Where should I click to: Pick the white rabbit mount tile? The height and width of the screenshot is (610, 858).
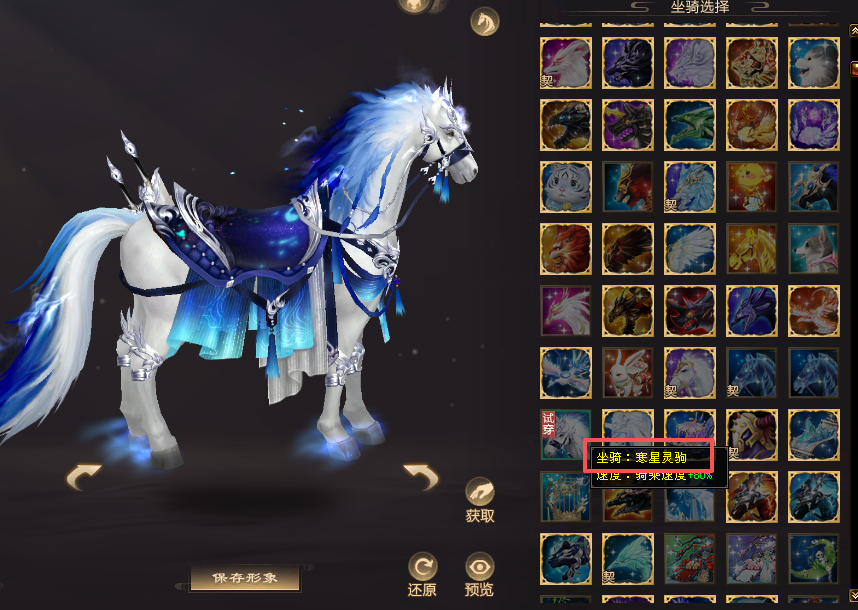(628, 372)
